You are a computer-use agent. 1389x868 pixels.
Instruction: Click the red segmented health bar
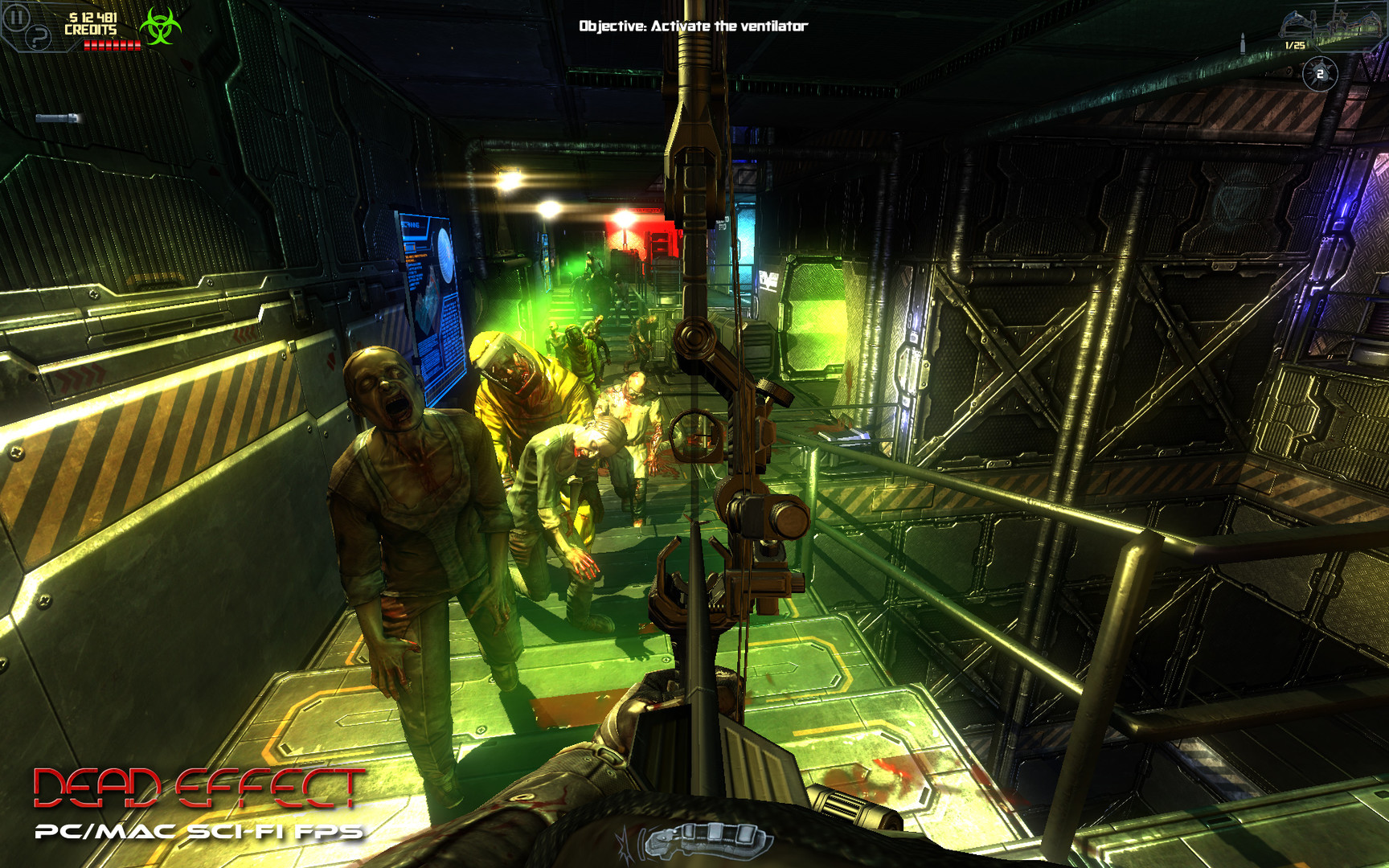pyautogui.click(x=113, y=44)
